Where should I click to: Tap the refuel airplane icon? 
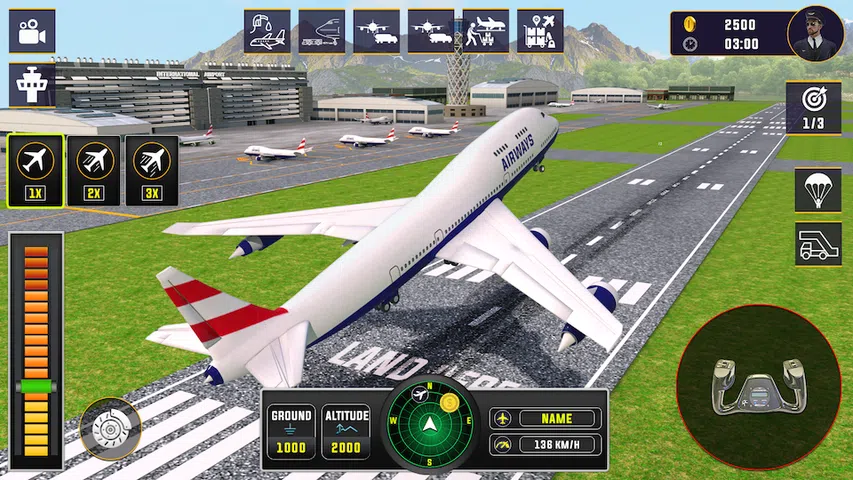point(267,31)
